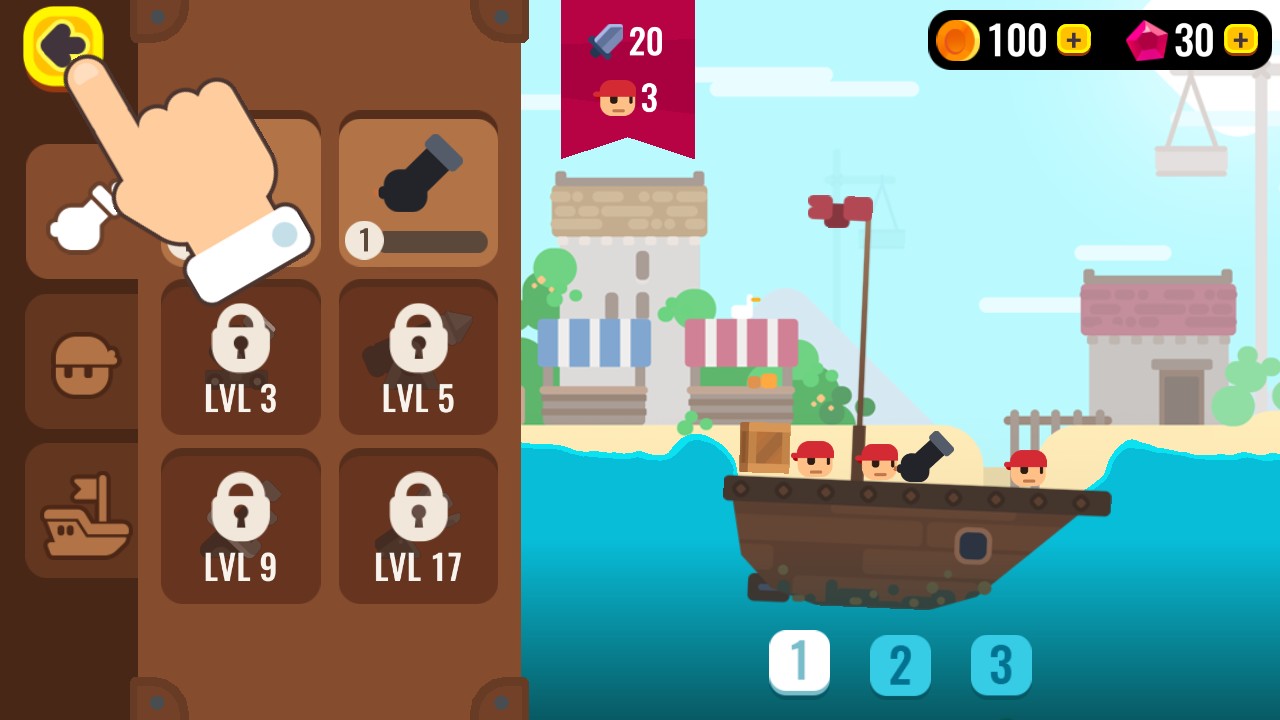Add more gold coins with plus button
This screenshot has height=720, width=1280.
click(x=1073, y=40)
